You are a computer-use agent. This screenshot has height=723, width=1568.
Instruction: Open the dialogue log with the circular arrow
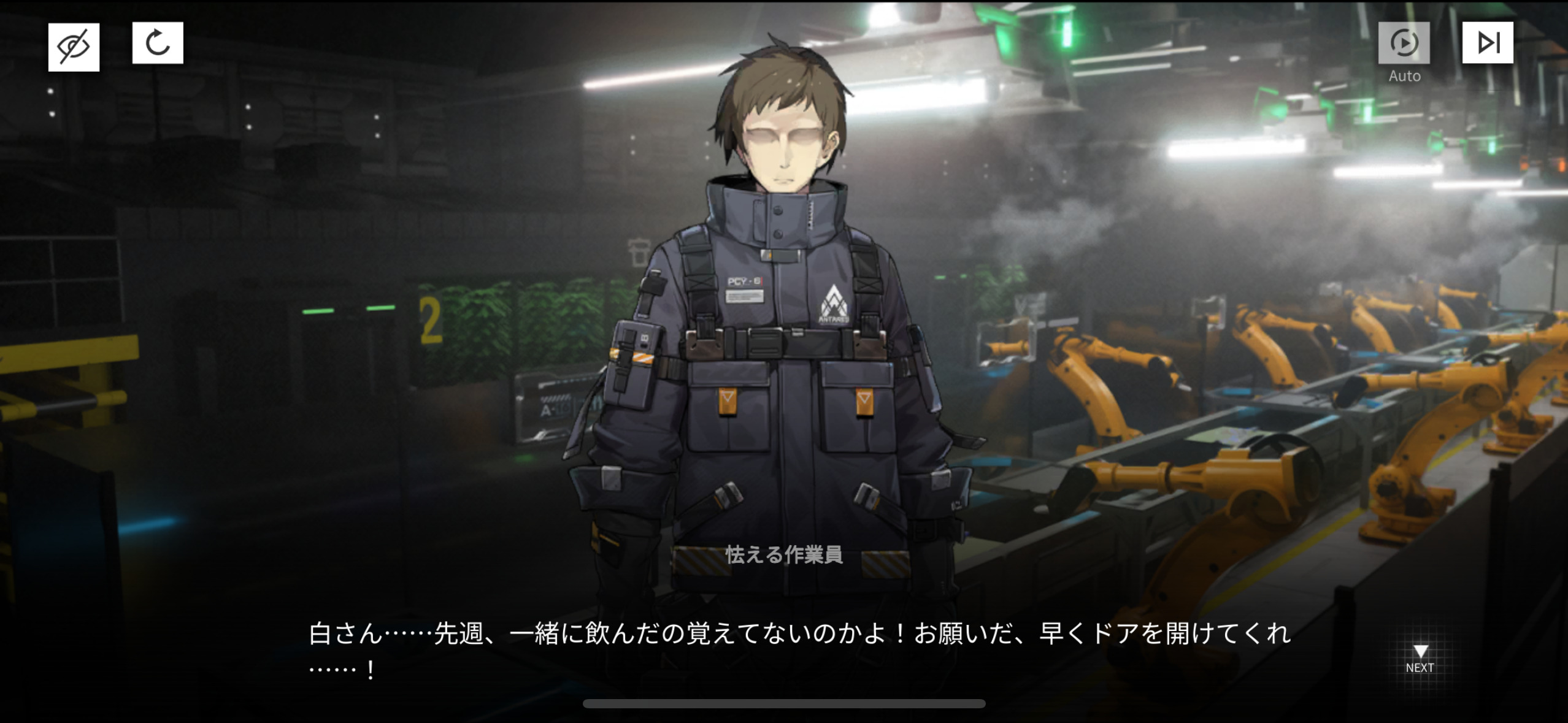[x=158, y=43]
